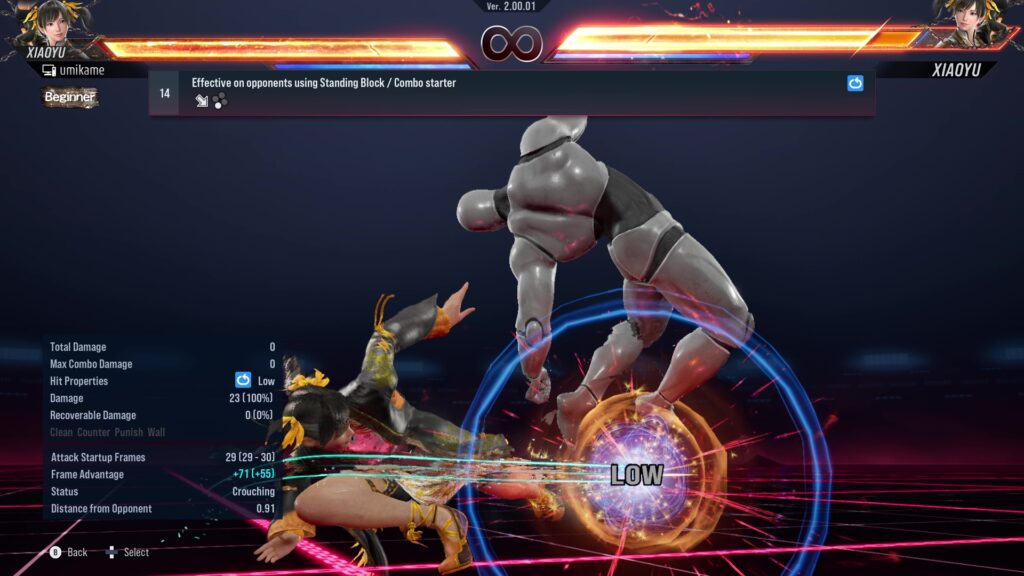Click the blue replay icon on the move row
This screenshot has height=576, width=1024.
click(855, 84)
